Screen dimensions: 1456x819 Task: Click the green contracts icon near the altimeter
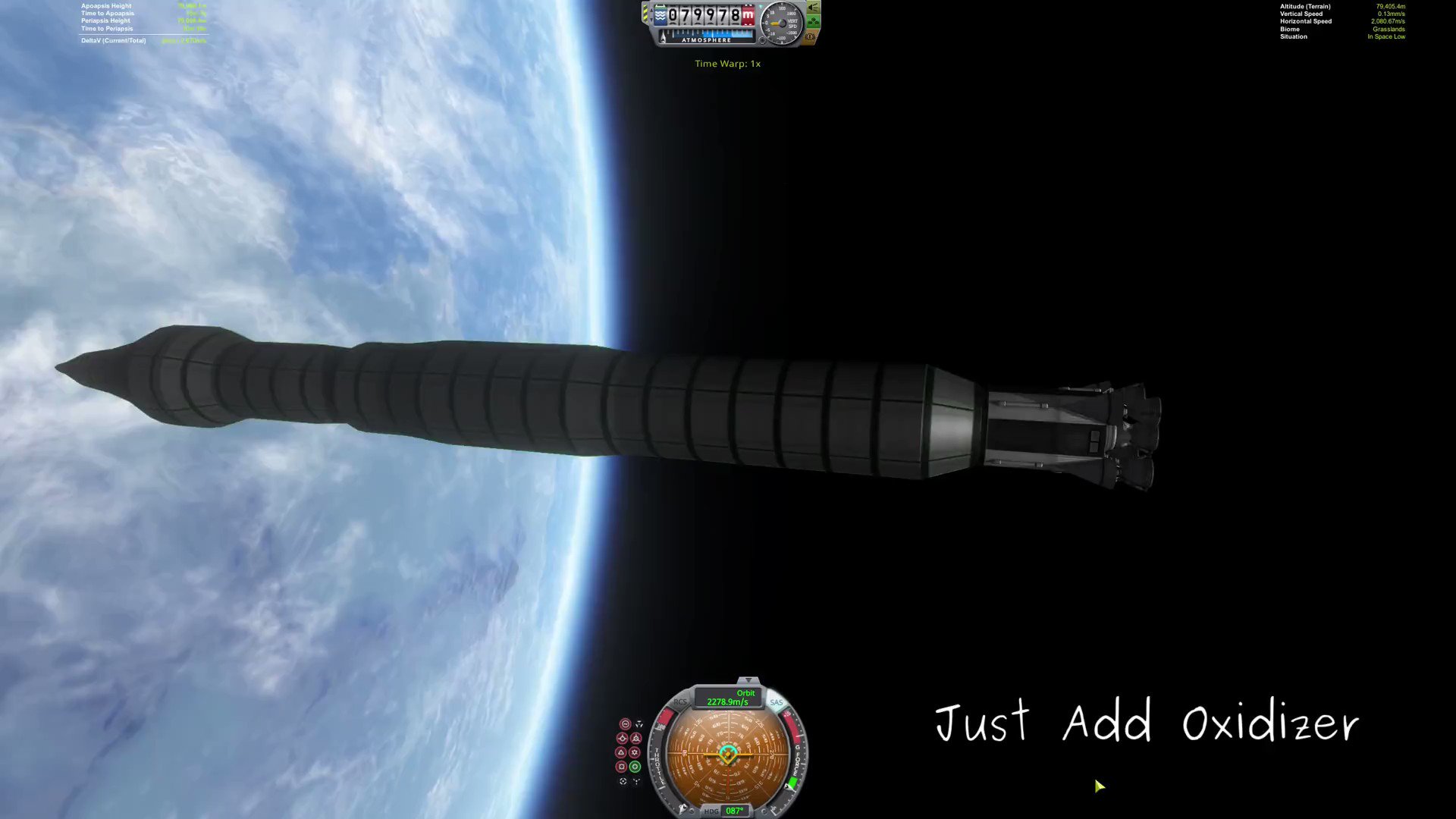814,20
